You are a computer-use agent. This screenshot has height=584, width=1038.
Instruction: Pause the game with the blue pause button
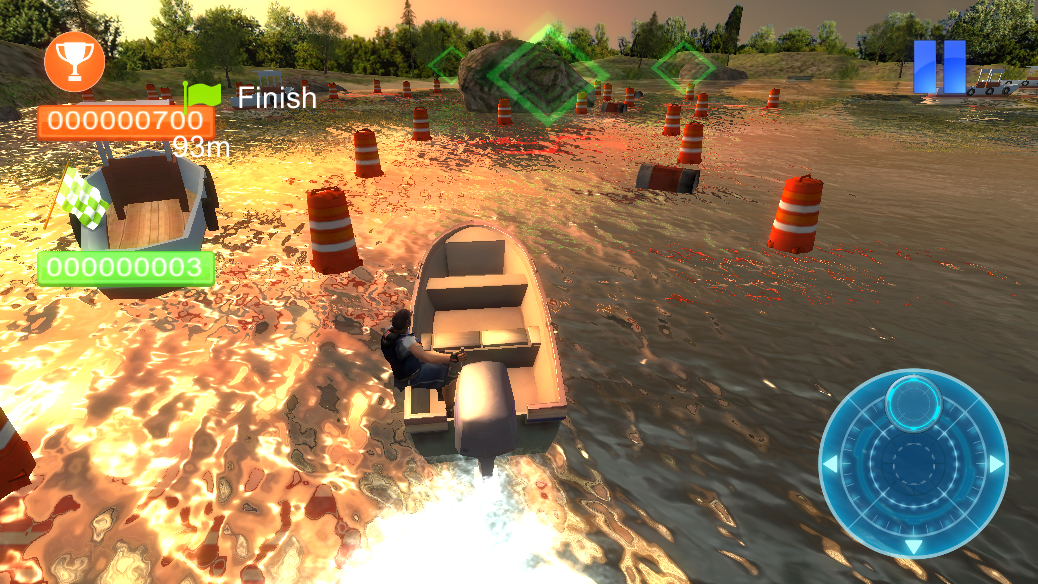939,67
